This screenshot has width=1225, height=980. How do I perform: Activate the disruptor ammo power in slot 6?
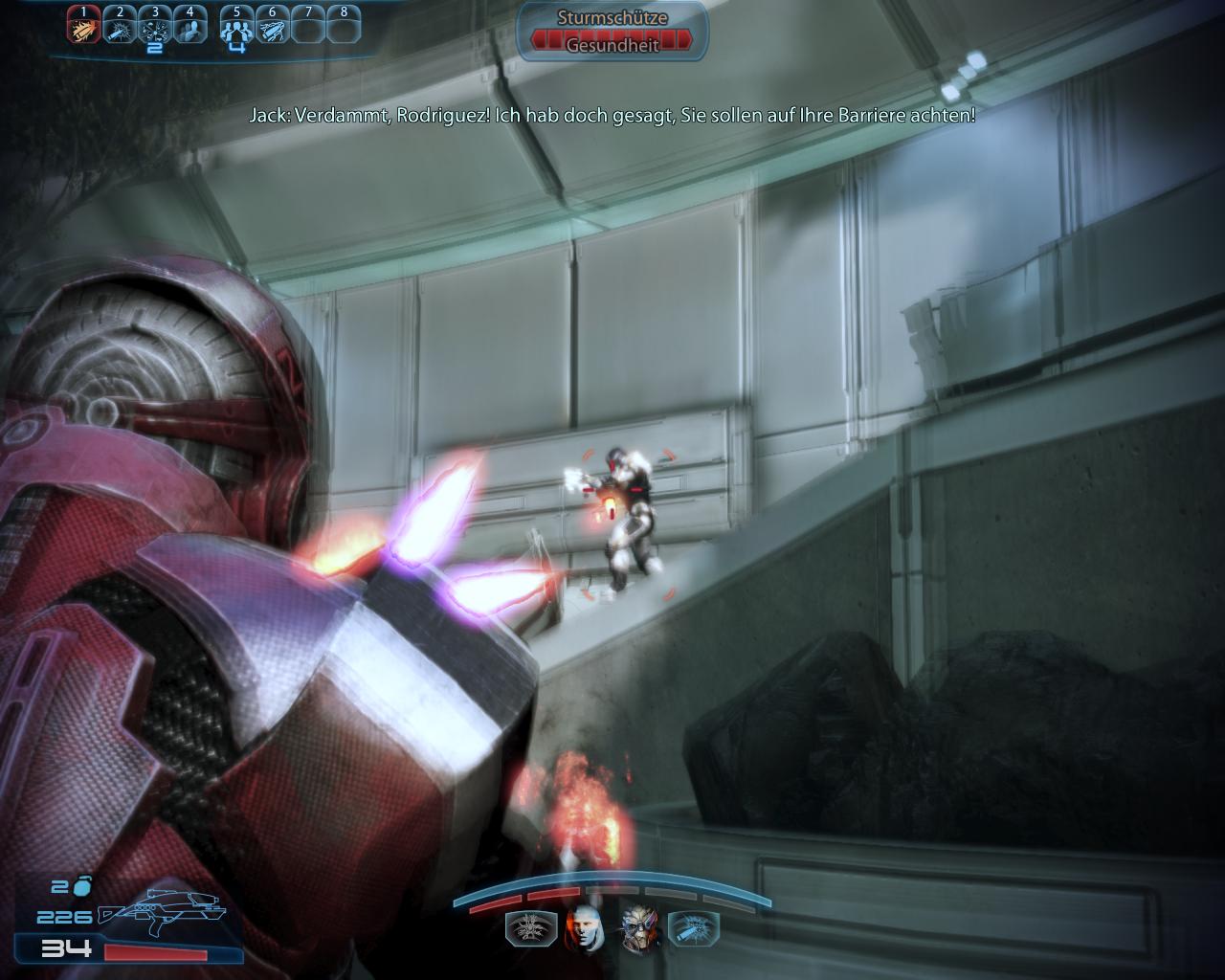(x=272, y=28)
